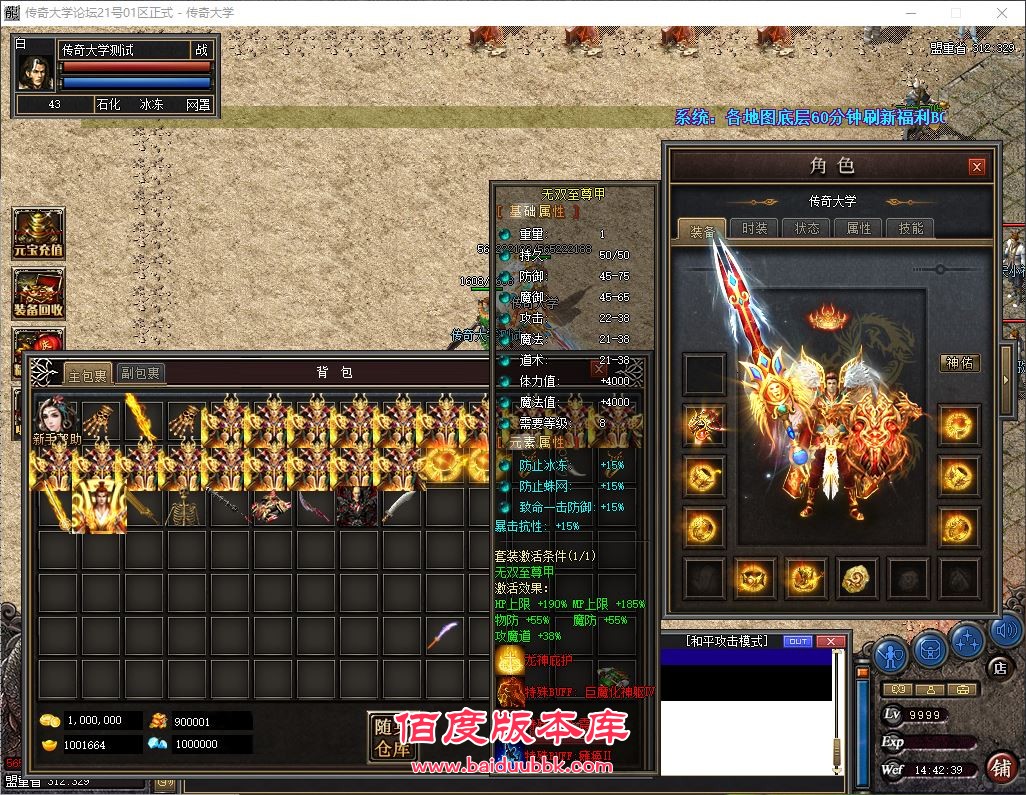
Task: Open the red 铺 stall button
Action: (x=999, y=767)
